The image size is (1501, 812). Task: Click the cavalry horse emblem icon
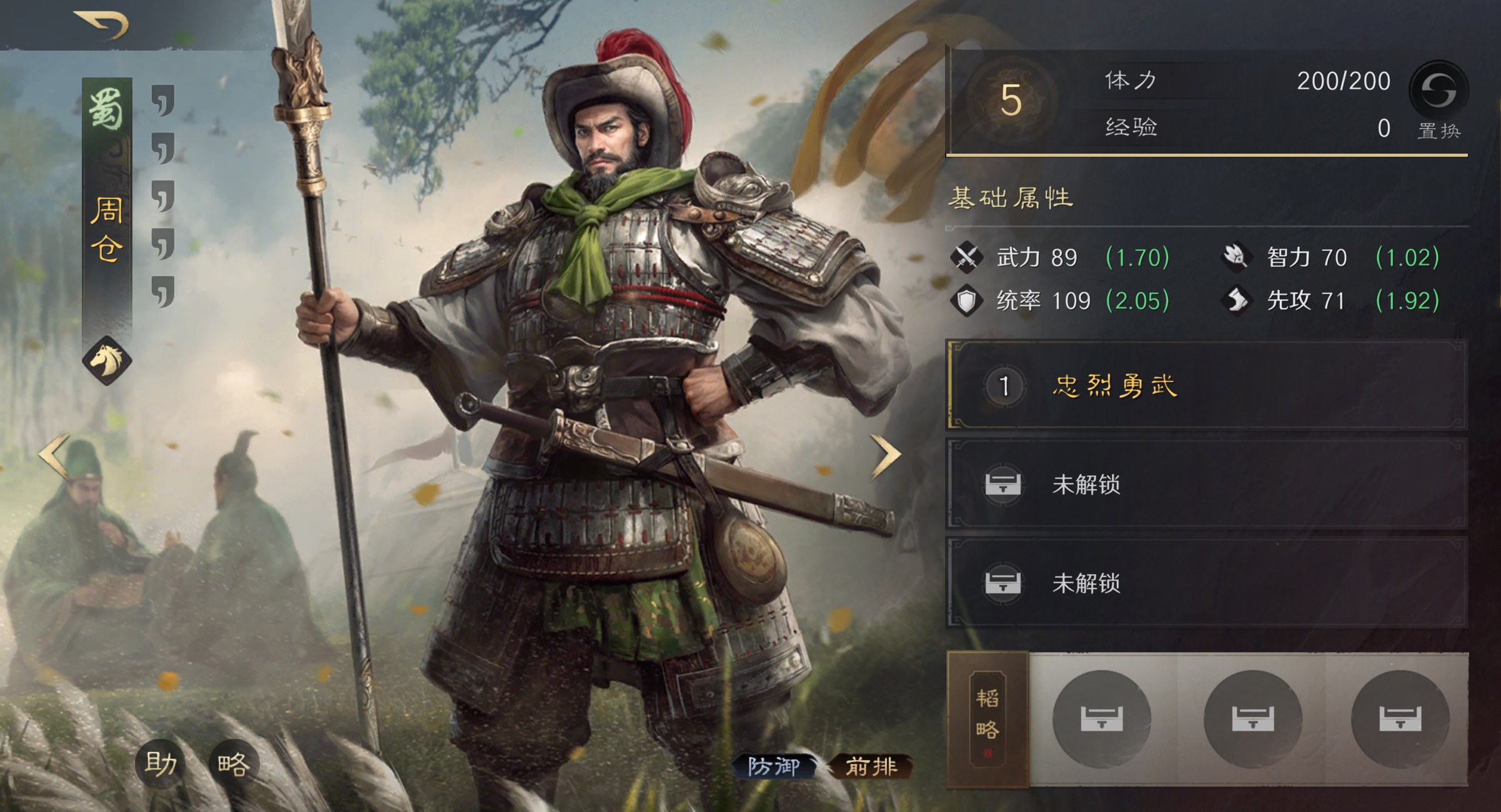pyautogui.click(x=107, y=360)
